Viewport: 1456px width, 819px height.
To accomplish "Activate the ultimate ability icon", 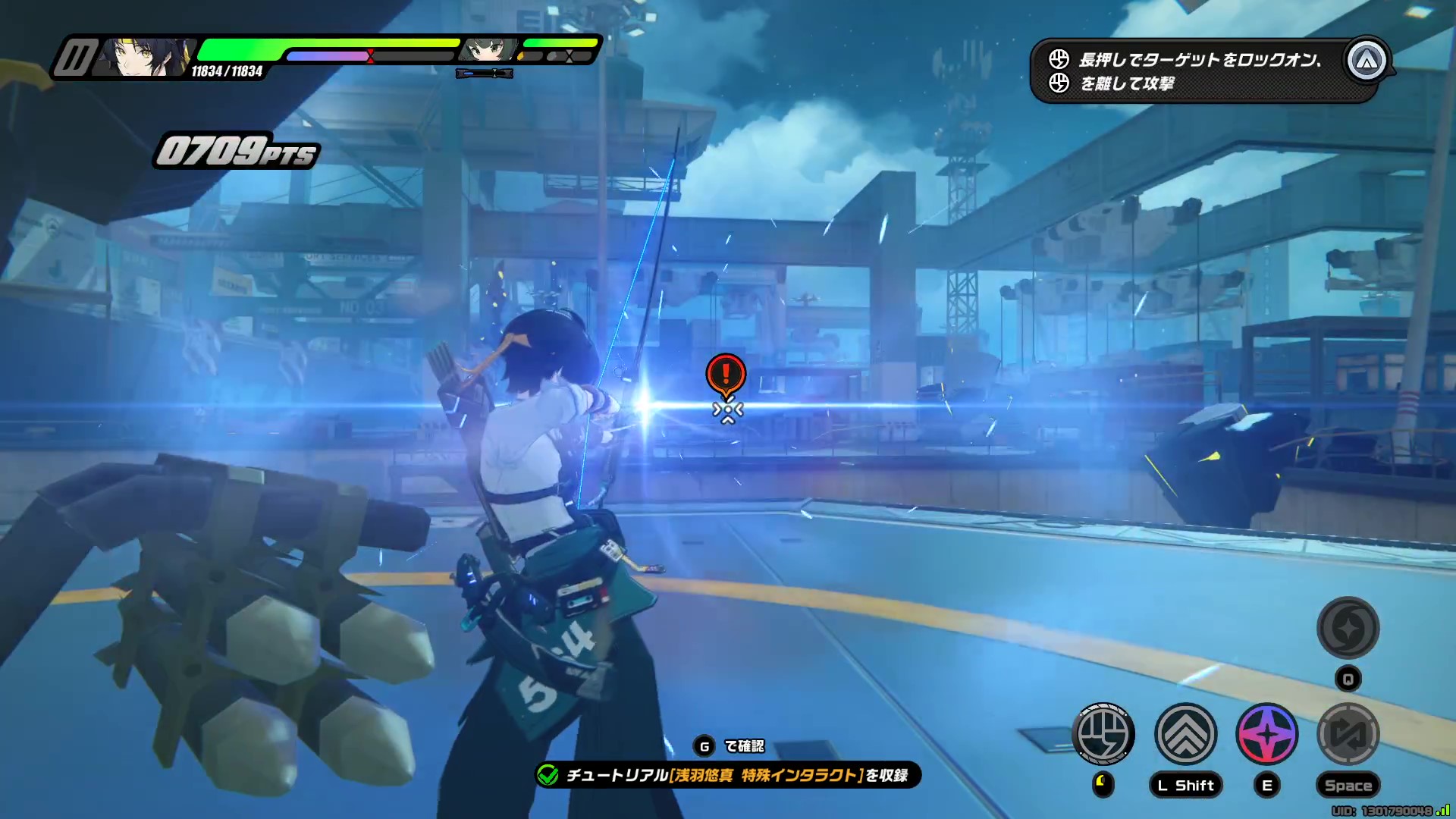I will (x=1348, y=628).
